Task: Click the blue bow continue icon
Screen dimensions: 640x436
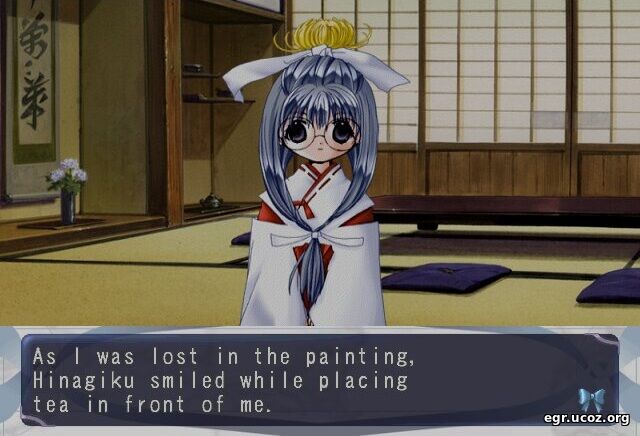Action: [591, 398]
